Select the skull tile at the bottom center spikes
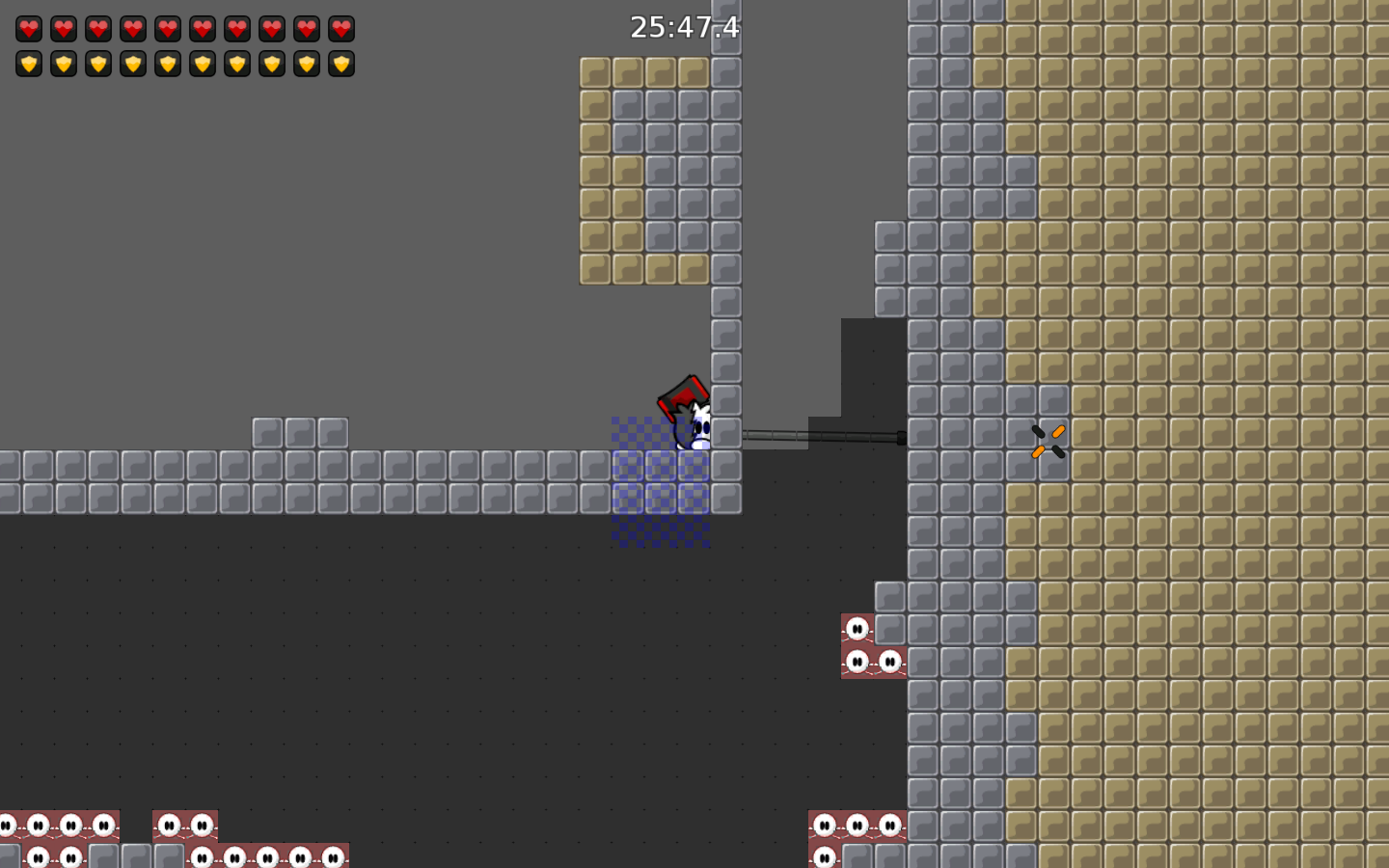The height and width of the screenshot is (868, 1389). coord(857,827)
